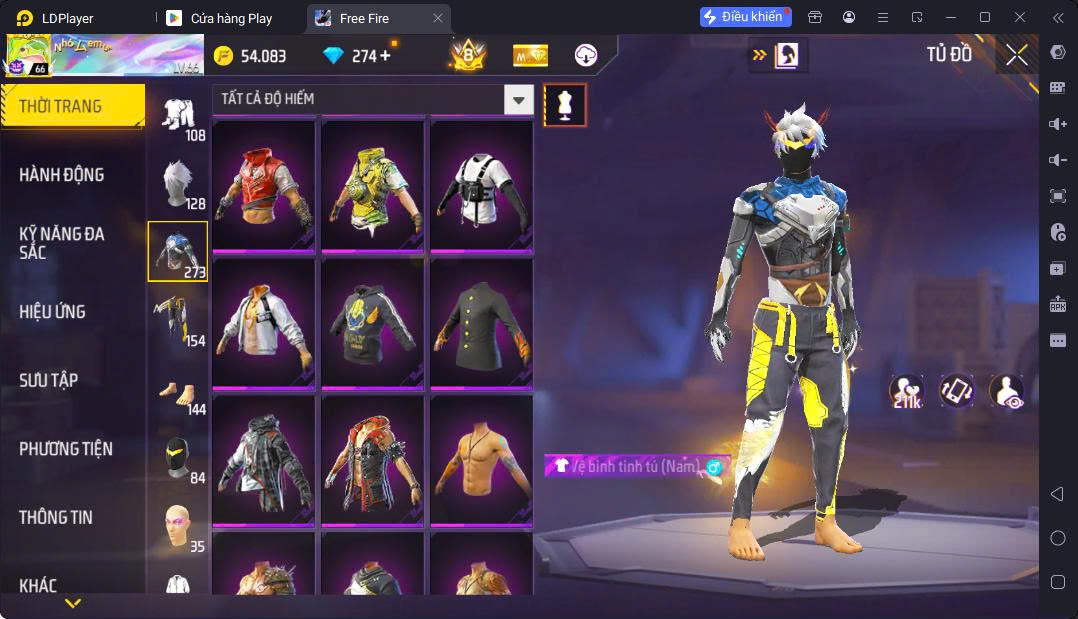Image resolution: width=1078 pixels, height=619 pixels.
Task: Equip the shirtless bare chest top
Action: [x=481, y=459]
